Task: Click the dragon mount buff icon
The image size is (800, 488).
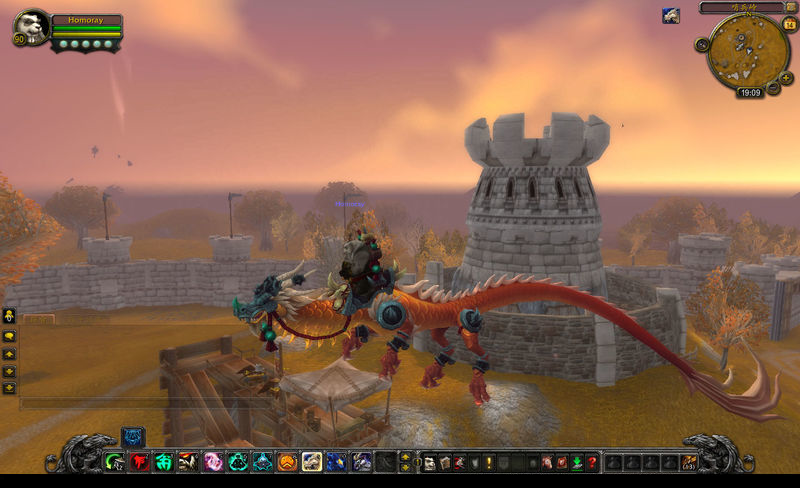Action: pos(671,15)
